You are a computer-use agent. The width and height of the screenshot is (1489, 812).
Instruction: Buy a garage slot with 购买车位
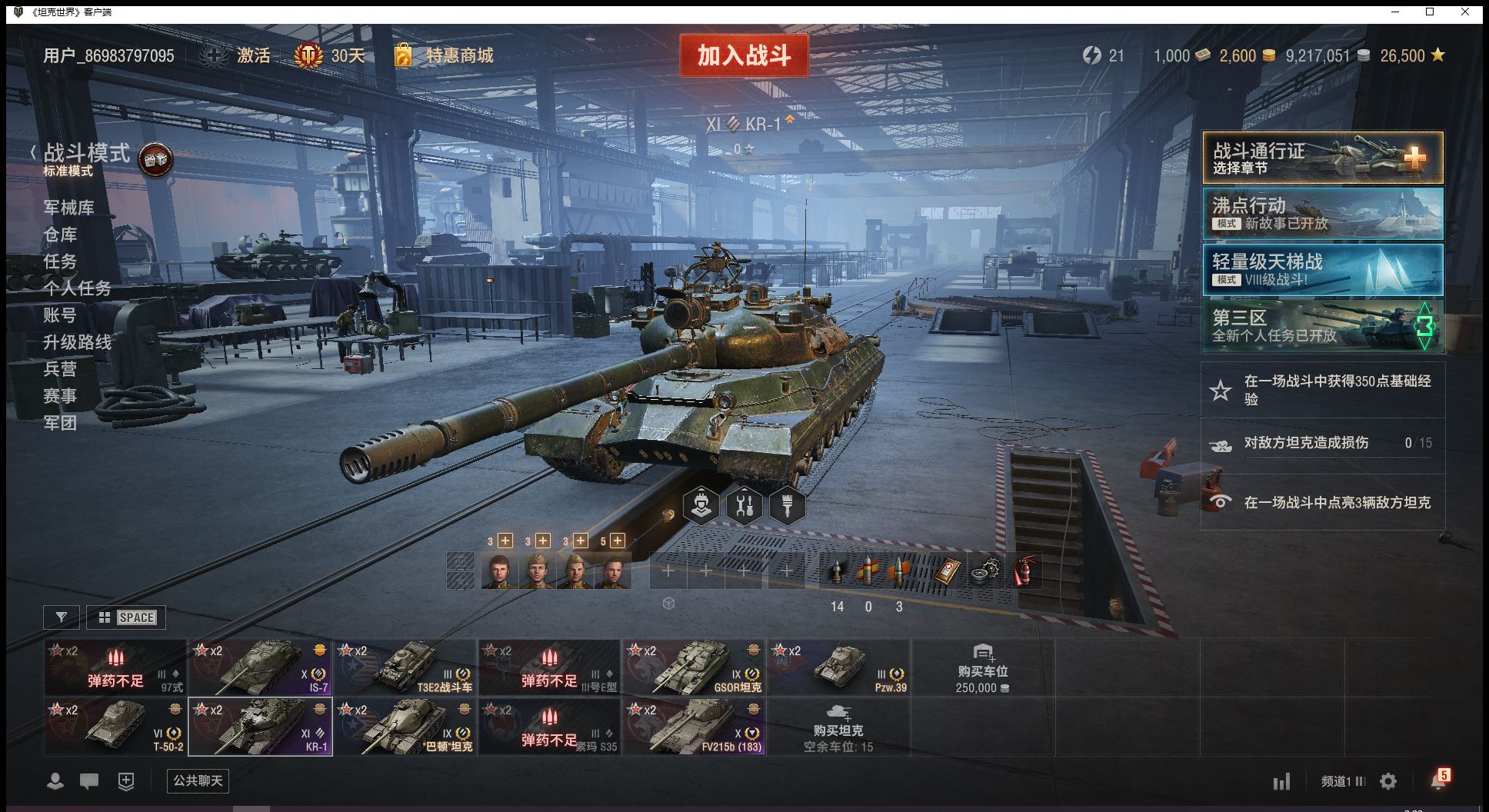tap(982, 668)
